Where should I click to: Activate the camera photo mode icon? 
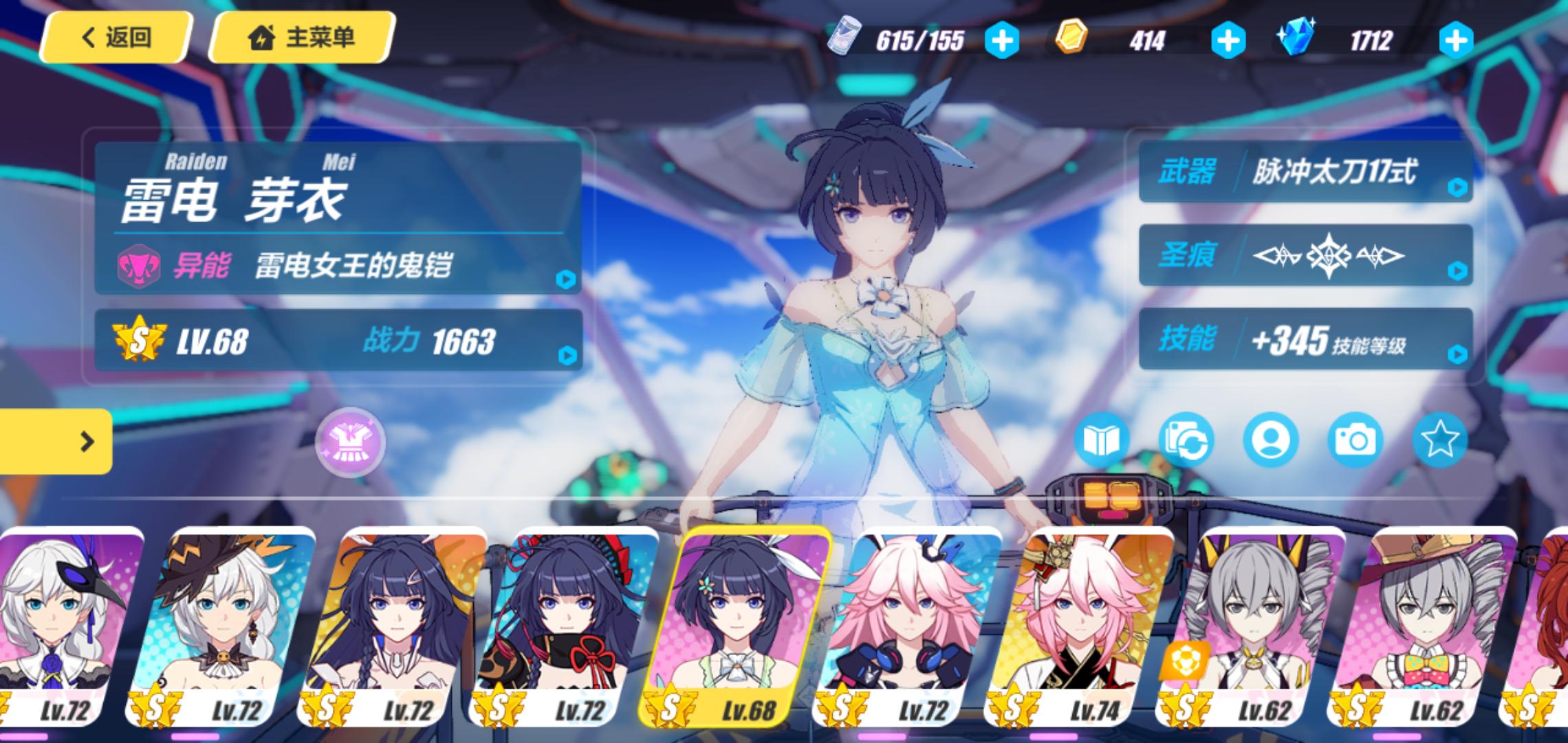(1355, 440)
